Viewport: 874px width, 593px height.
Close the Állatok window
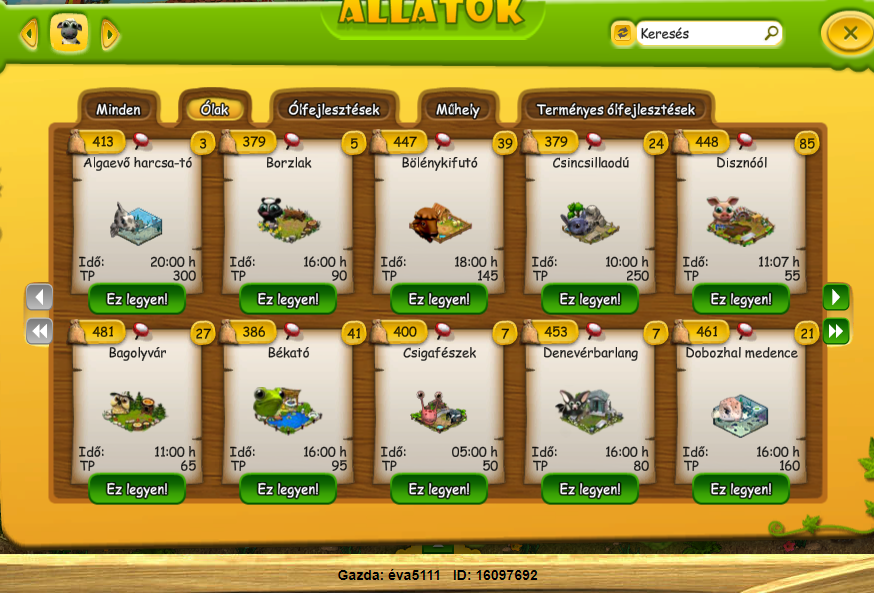pyautogui.click(x=849, y=33)
